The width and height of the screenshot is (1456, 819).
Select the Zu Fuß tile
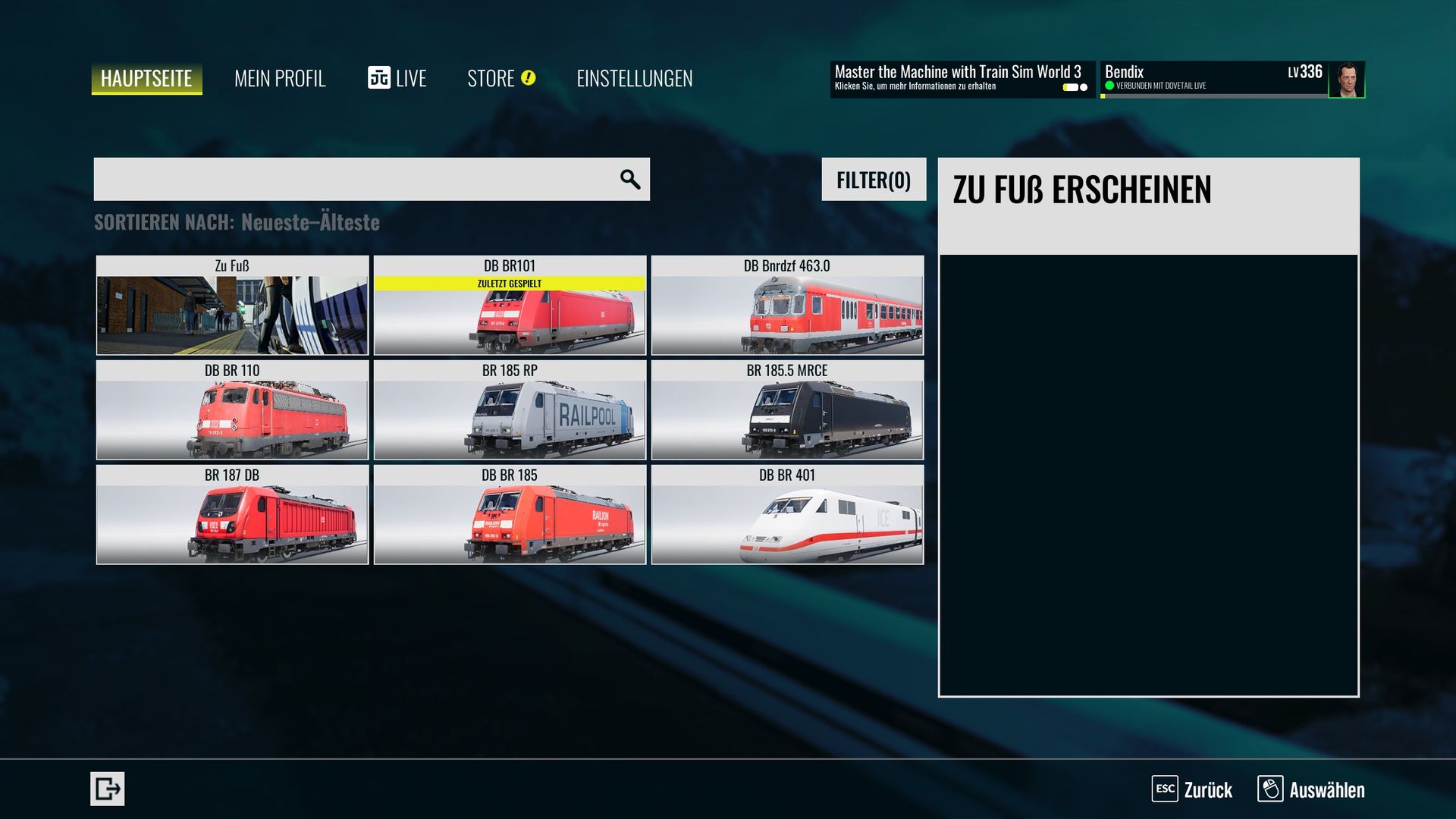coord(232,306)
